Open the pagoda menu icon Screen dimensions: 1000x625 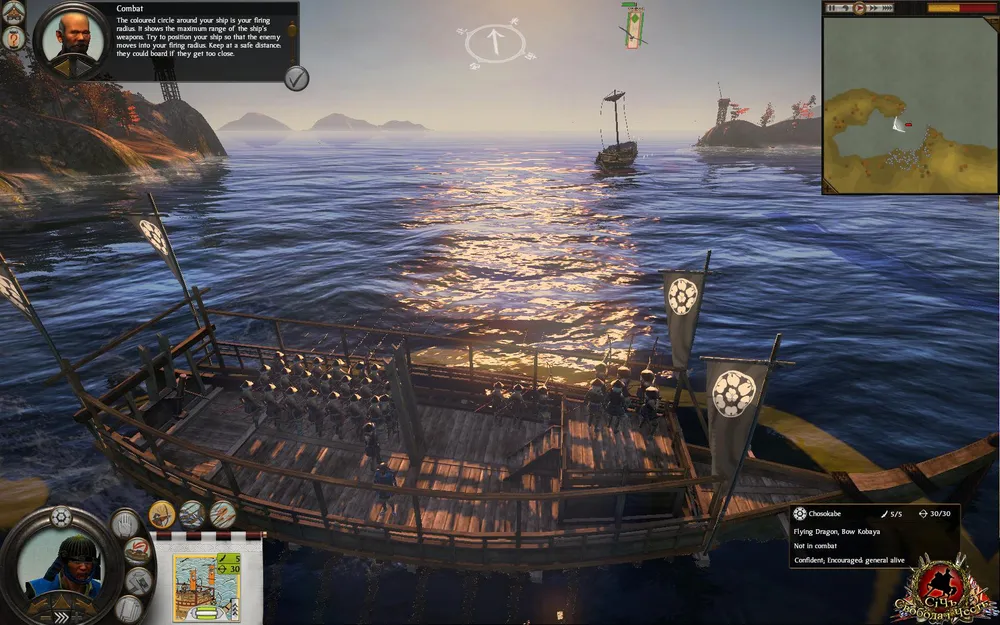(13, 10)
